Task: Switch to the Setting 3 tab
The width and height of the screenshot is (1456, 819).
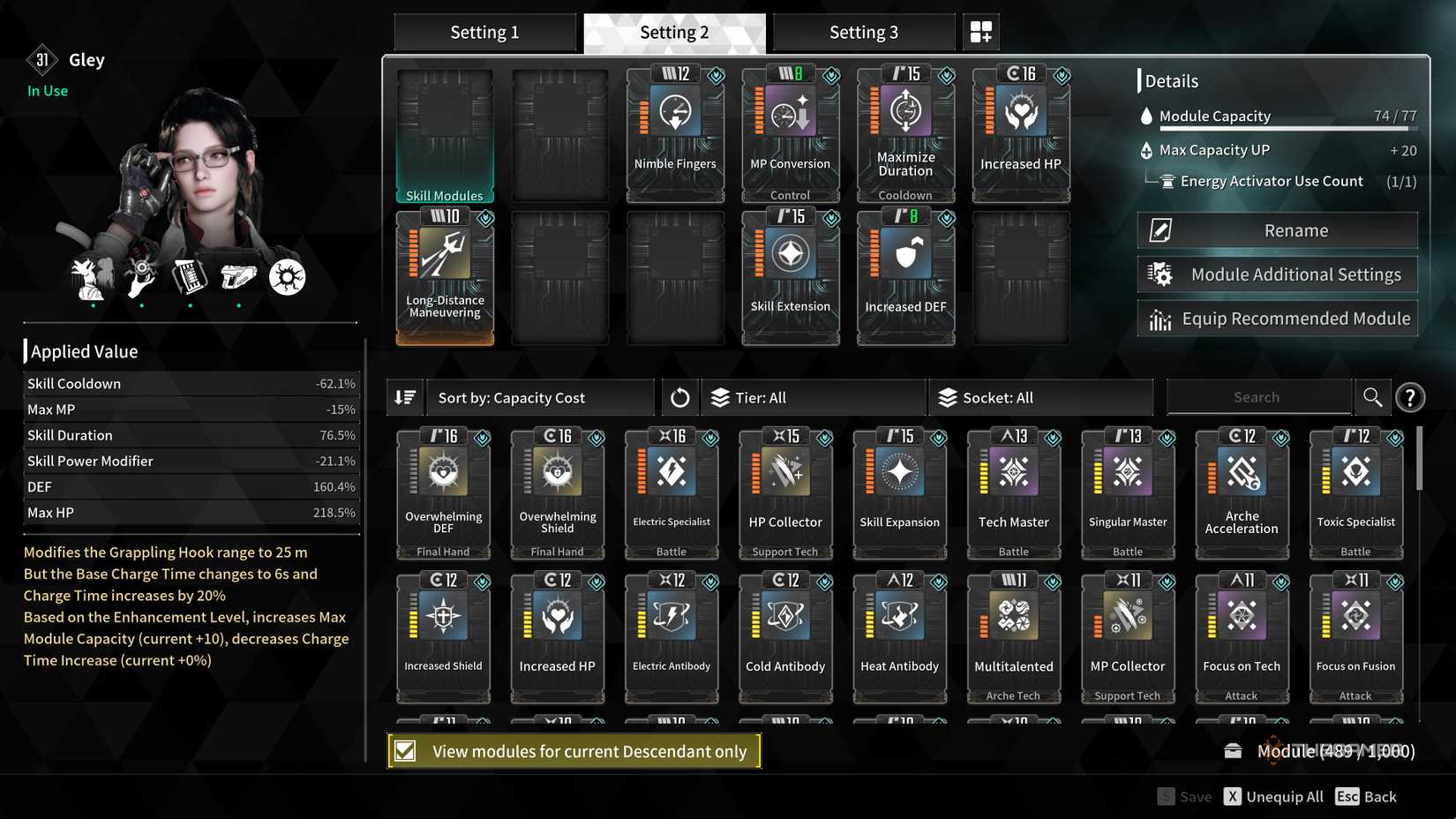Action: (863, 31)
